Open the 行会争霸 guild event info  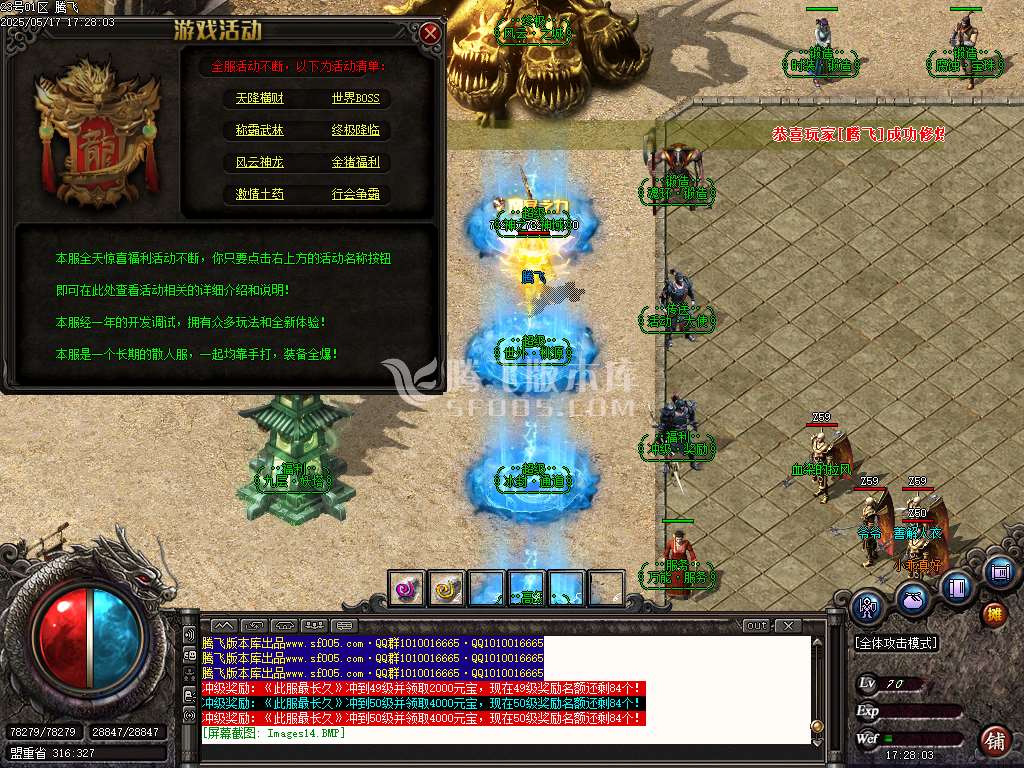pyautogui.click(x=356, y=194)
